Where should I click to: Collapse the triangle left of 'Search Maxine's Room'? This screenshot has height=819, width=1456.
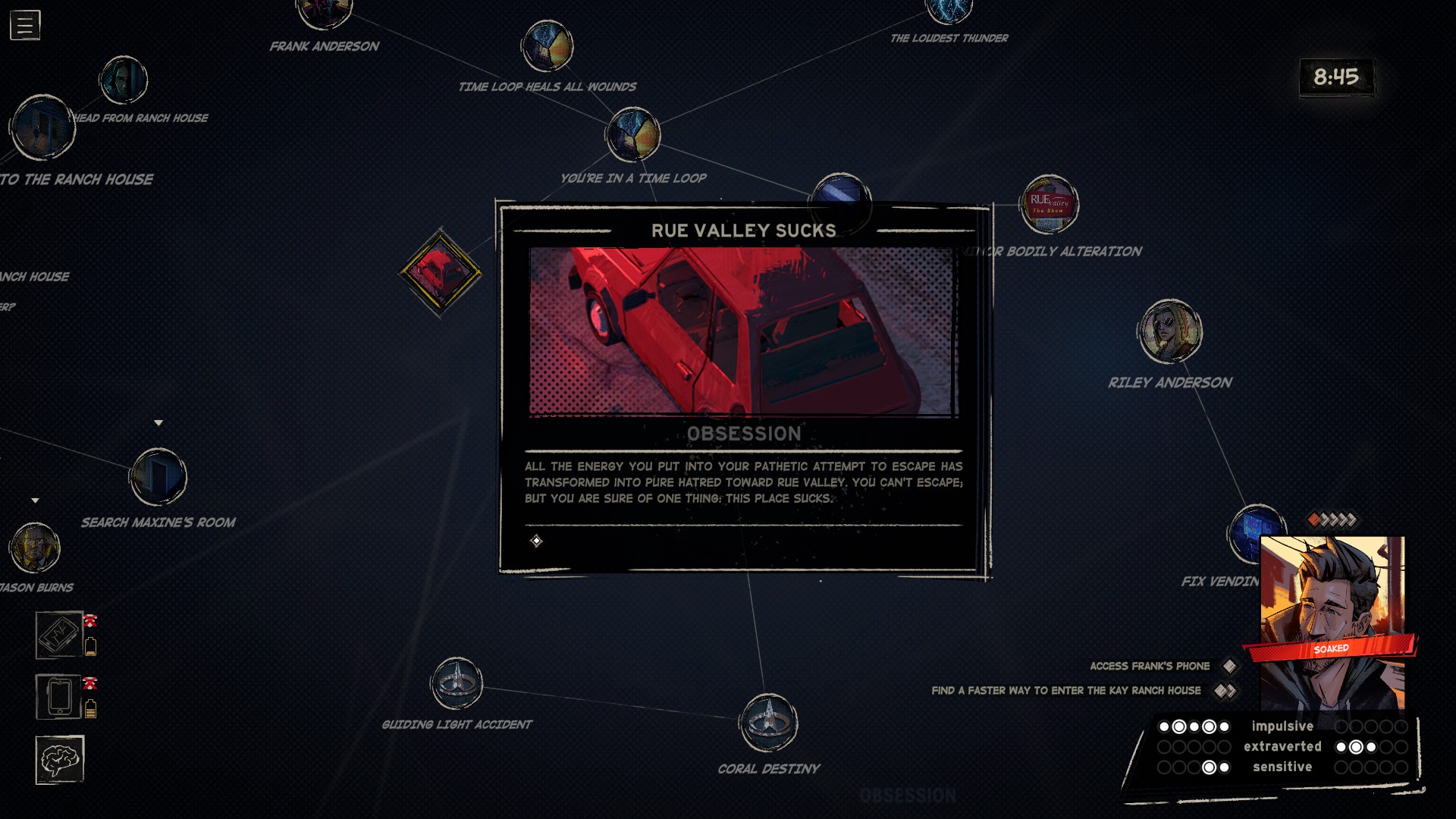coord(35,500)
